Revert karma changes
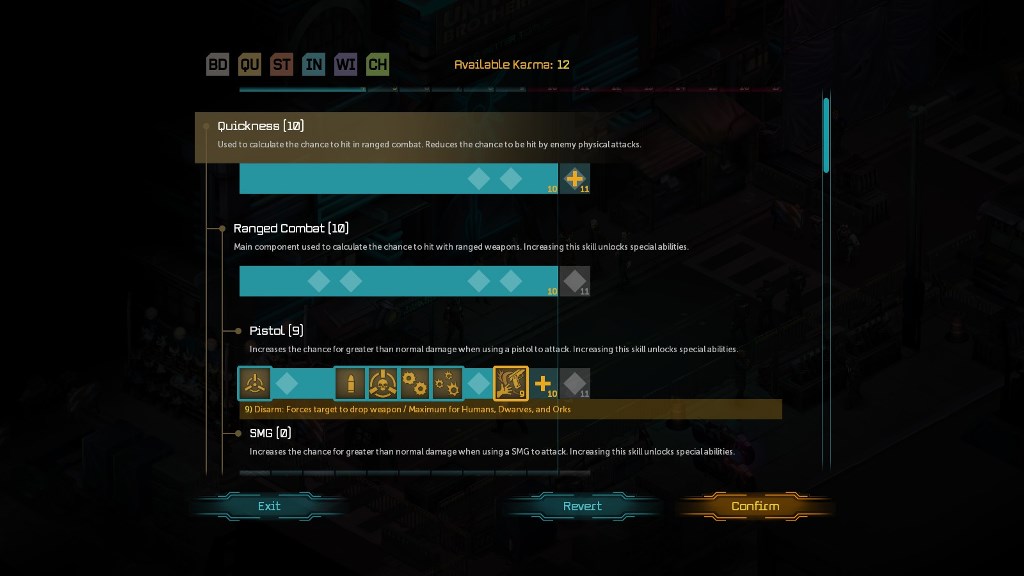The height and width of the screenshot is (576, 1024). 582,506
